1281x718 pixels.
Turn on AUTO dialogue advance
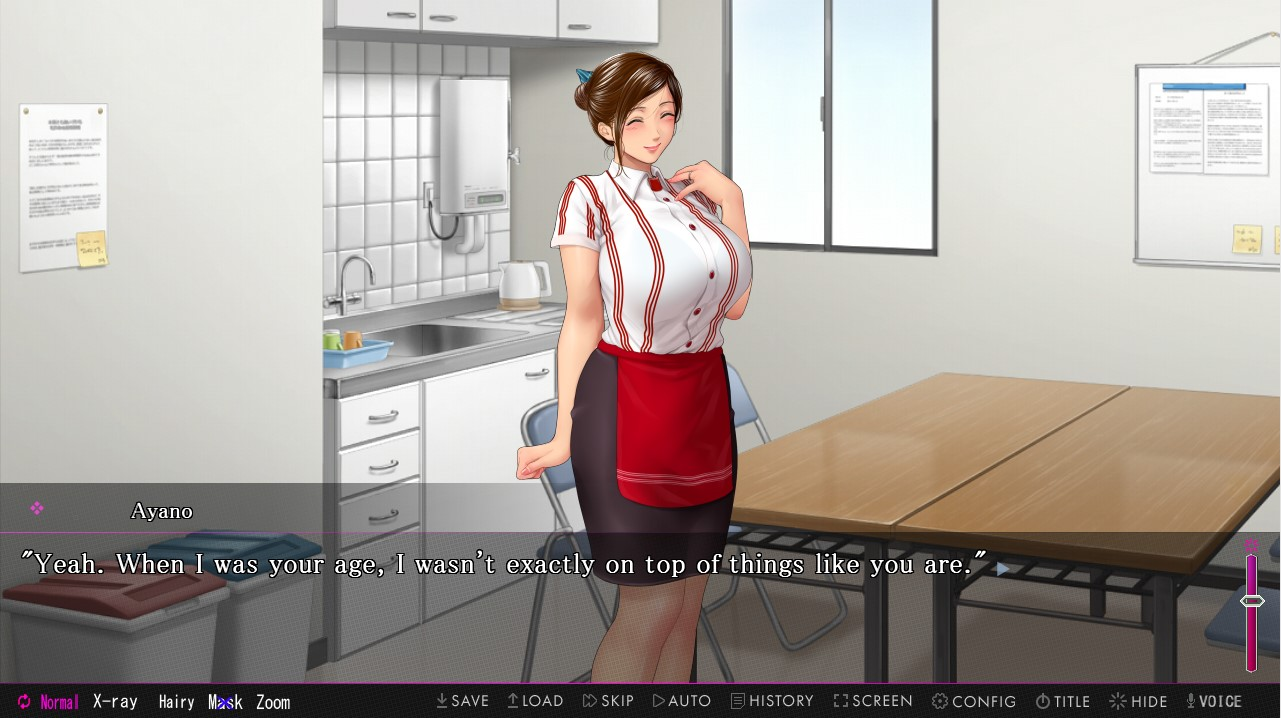point(682,701)
